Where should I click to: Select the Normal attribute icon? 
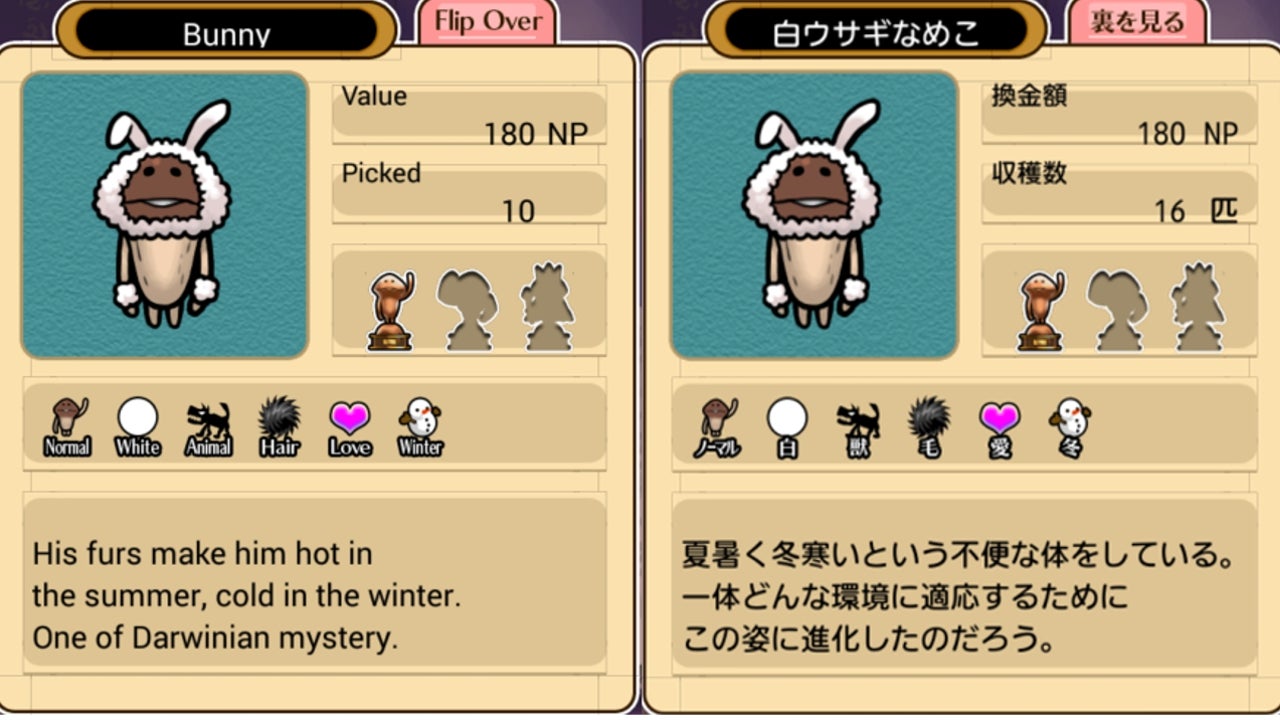coord(67,425)
